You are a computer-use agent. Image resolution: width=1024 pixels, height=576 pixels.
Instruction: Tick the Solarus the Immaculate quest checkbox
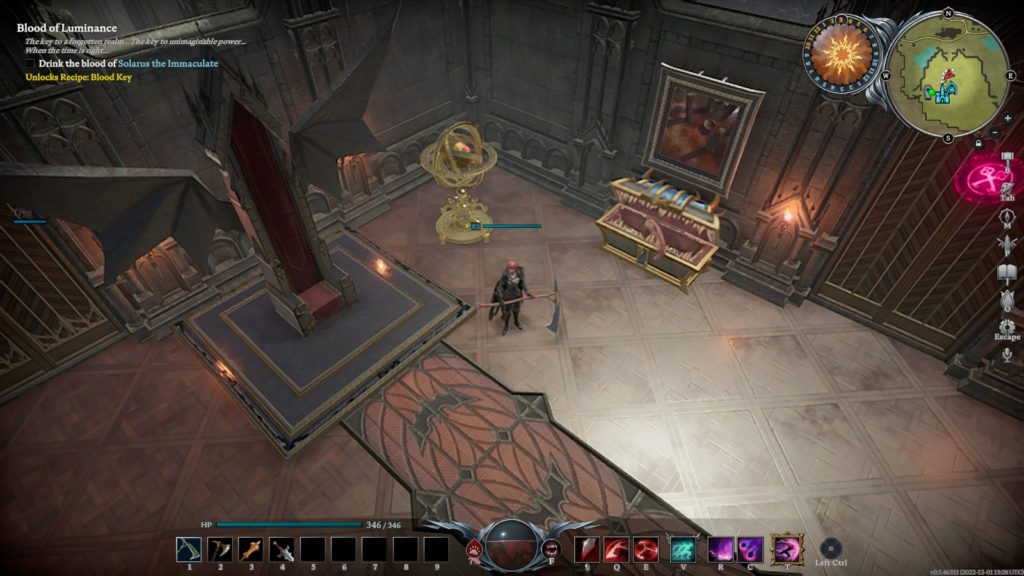(30, 64)
